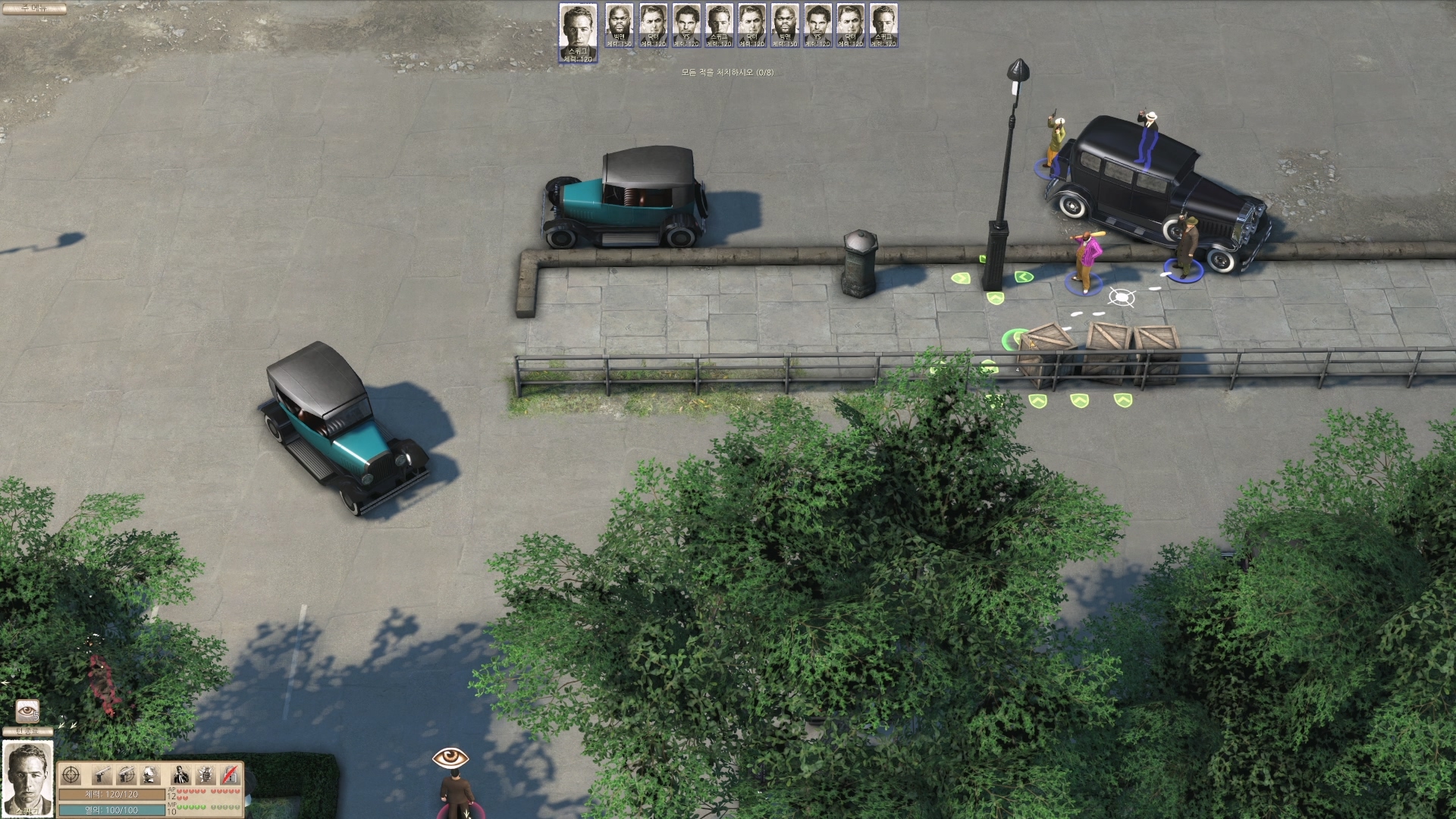End the turn with 턴 종료
This screenshot has height=819, width=1456.
point(28,731)
